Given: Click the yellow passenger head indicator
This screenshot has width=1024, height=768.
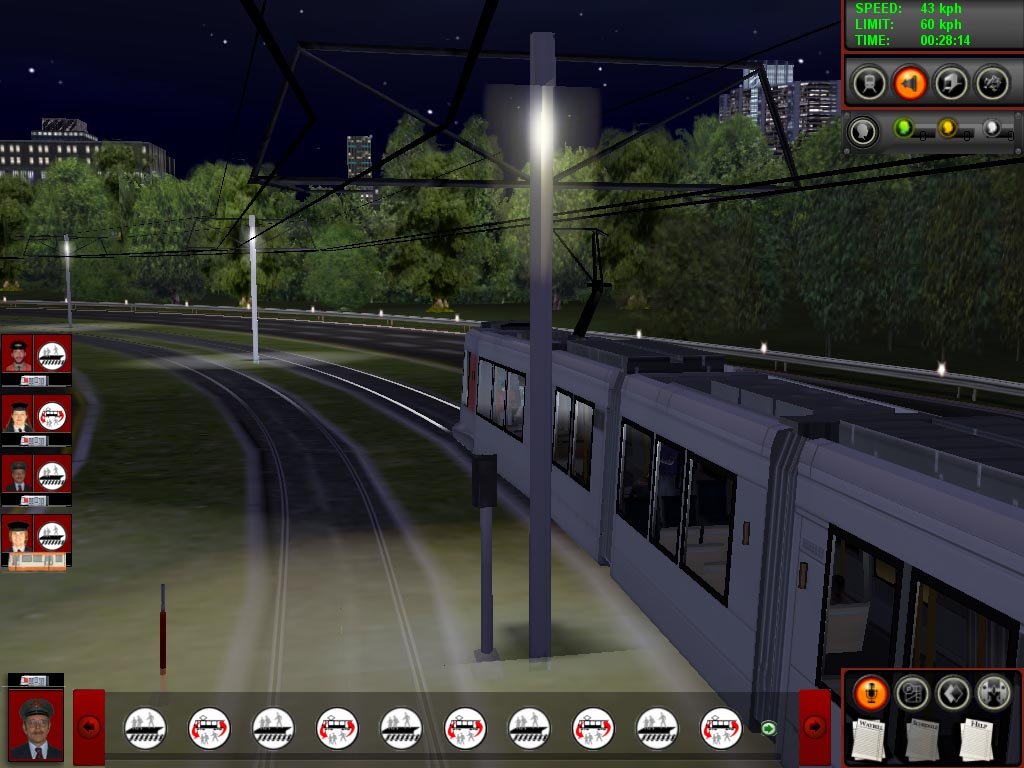Looking at the screenshot, I should 947,128.
